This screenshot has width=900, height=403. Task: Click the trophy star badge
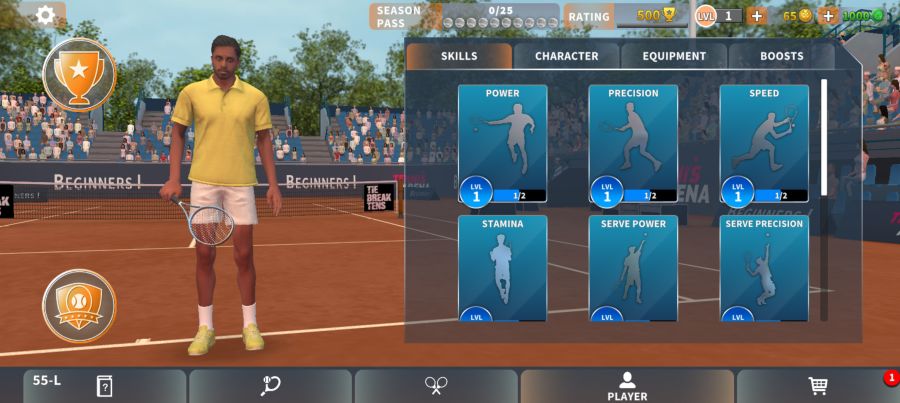(x=79, y=73)
